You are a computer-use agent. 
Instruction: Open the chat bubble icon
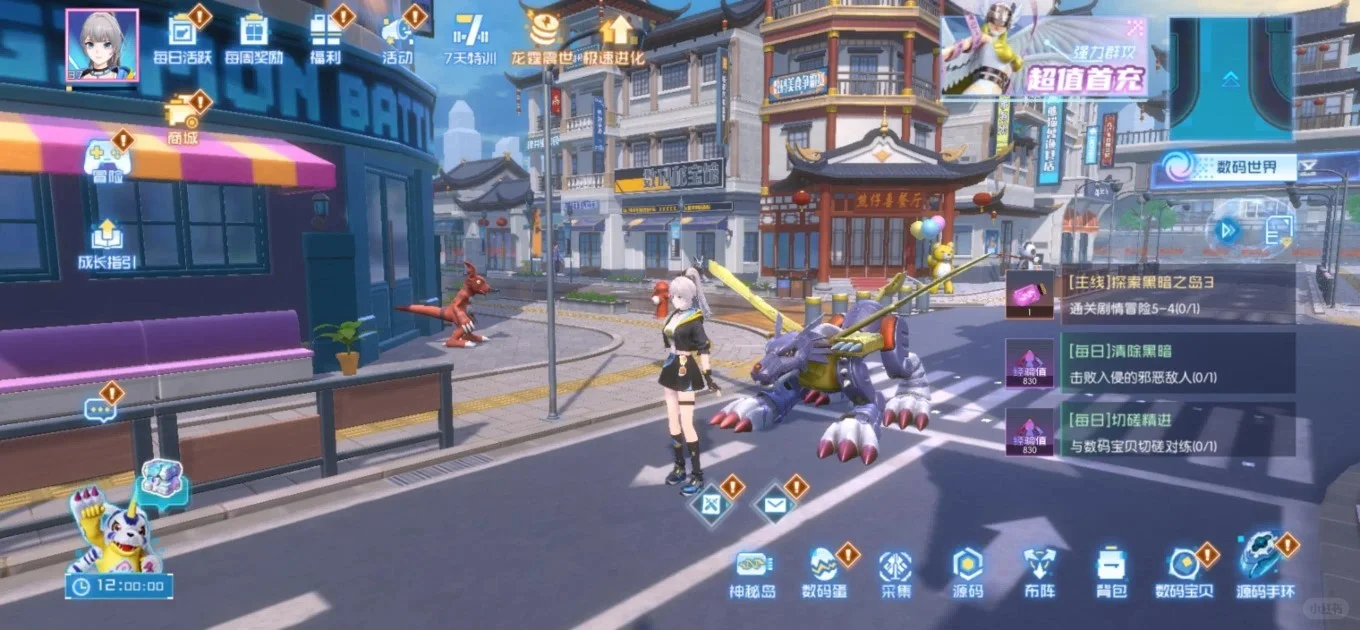click(x=100, y=407)
